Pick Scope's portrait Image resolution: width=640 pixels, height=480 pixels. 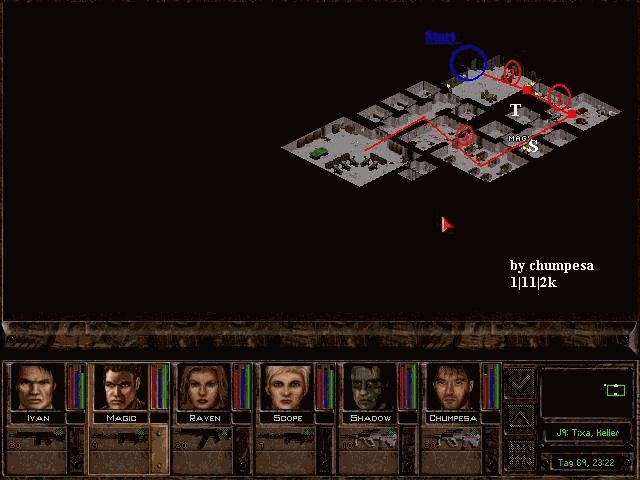[287, 388]
